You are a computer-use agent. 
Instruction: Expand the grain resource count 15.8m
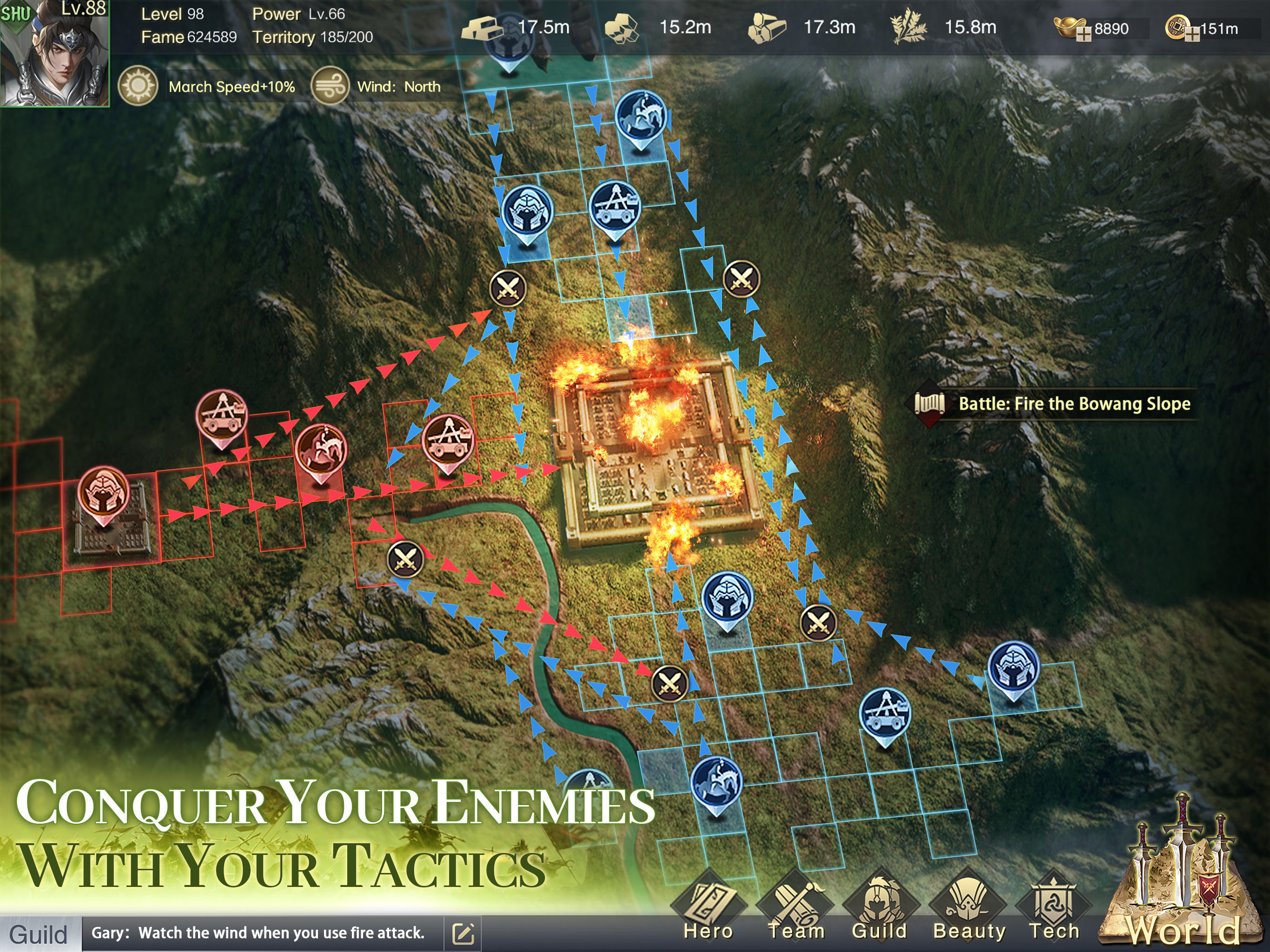pos(969,26)
